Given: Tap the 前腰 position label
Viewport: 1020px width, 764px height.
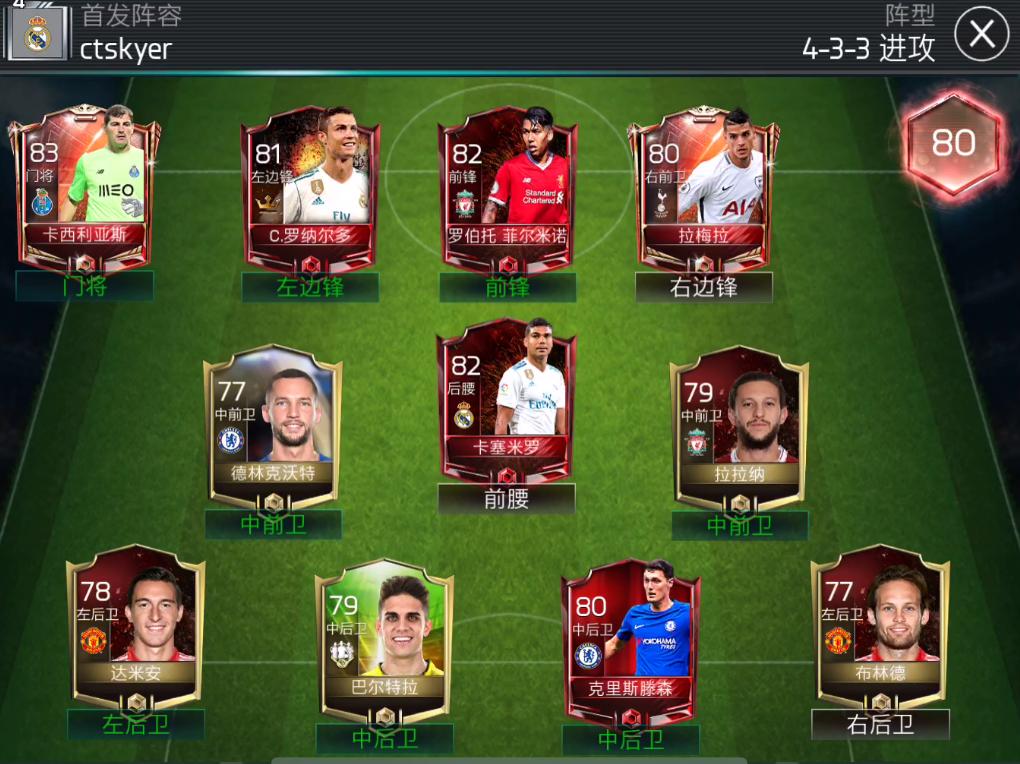Looking at the screenshot, I should [506, 499].
